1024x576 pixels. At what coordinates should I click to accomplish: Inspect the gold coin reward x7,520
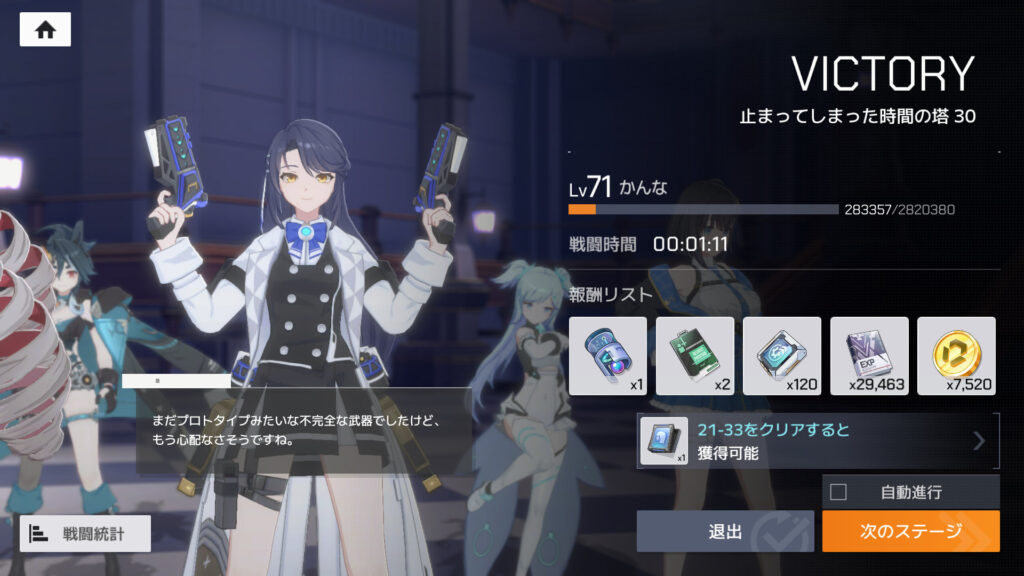[x=956, y=356]
